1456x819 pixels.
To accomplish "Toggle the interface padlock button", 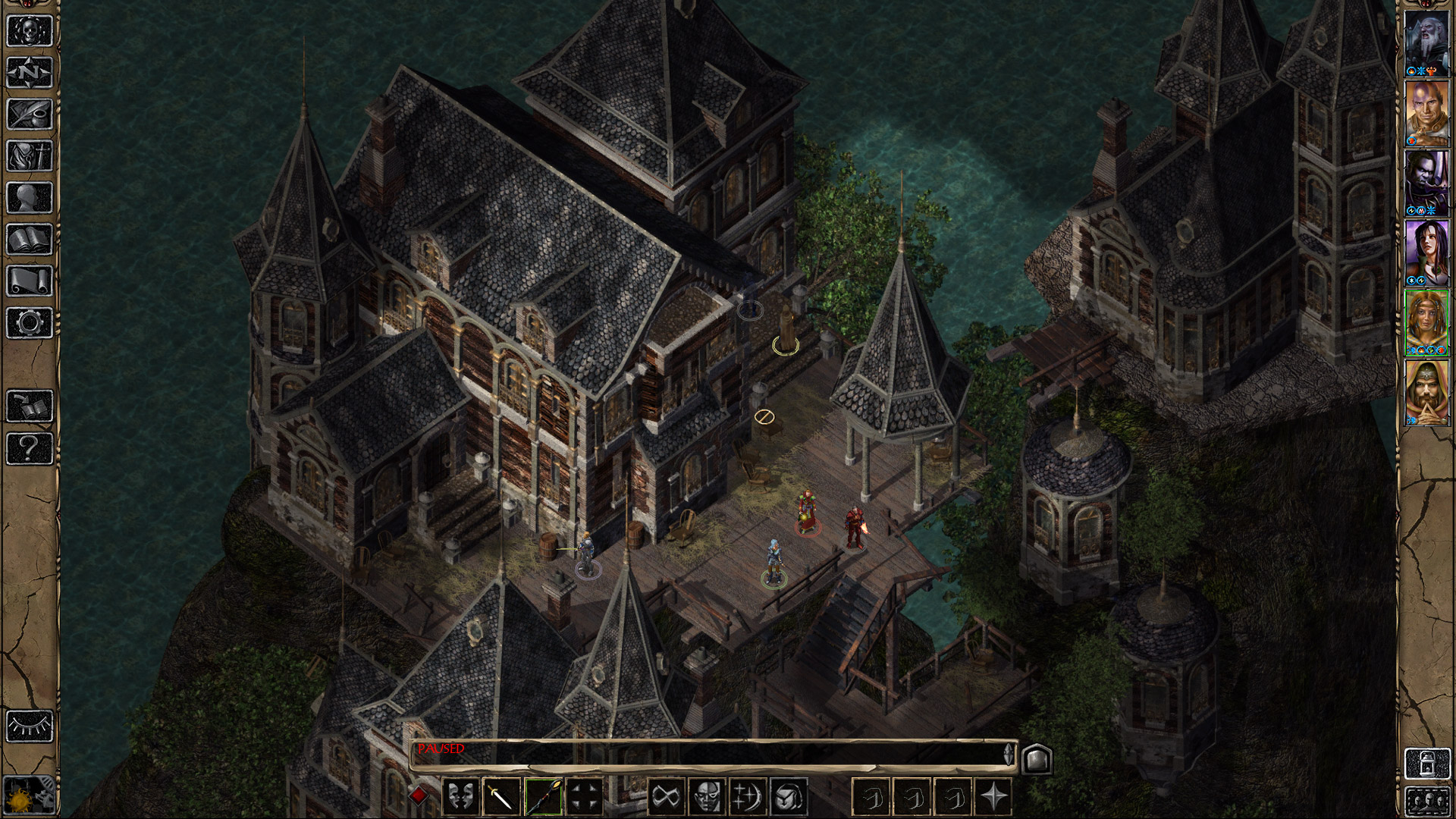I will (1426, 764).
